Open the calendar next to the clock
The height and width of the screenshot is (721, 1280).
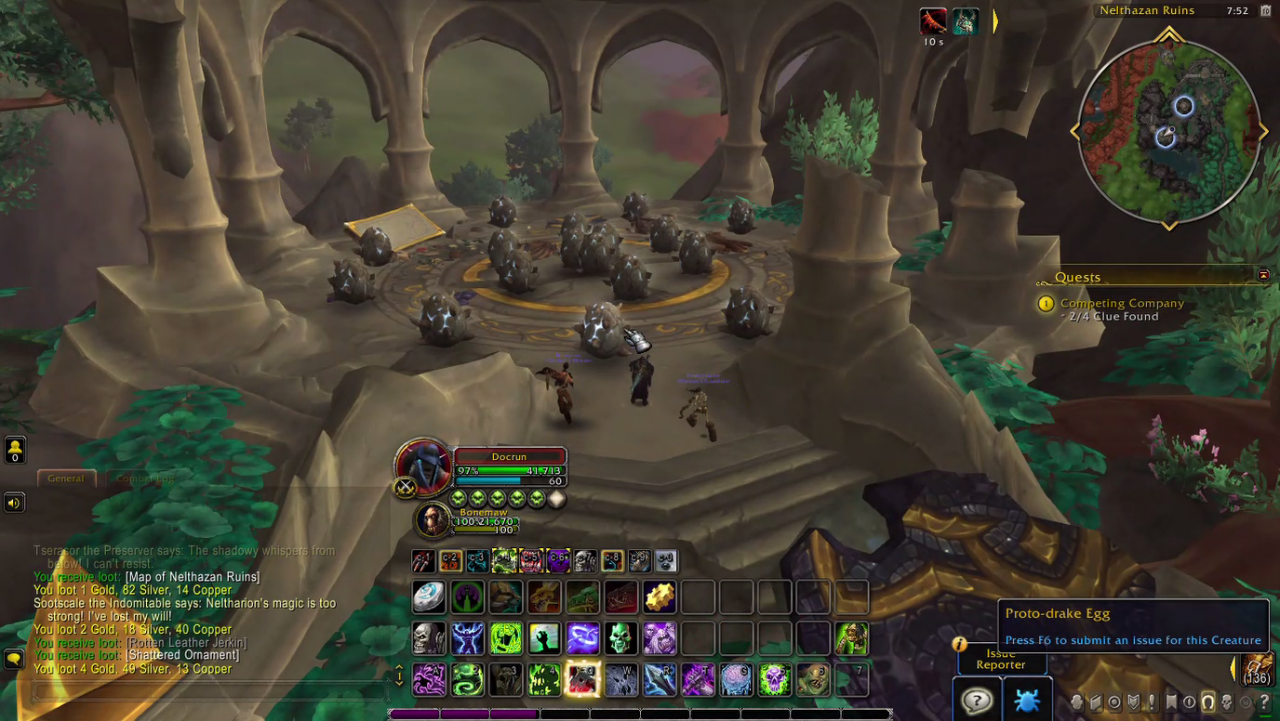[x=1237, y=11]
